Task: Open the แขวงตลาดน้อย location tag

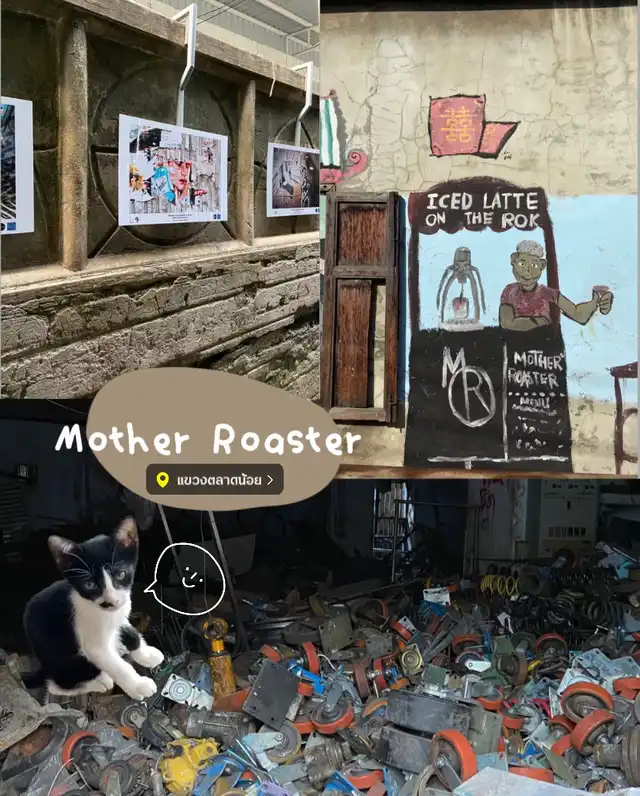Action: click(x=214, y=480)
